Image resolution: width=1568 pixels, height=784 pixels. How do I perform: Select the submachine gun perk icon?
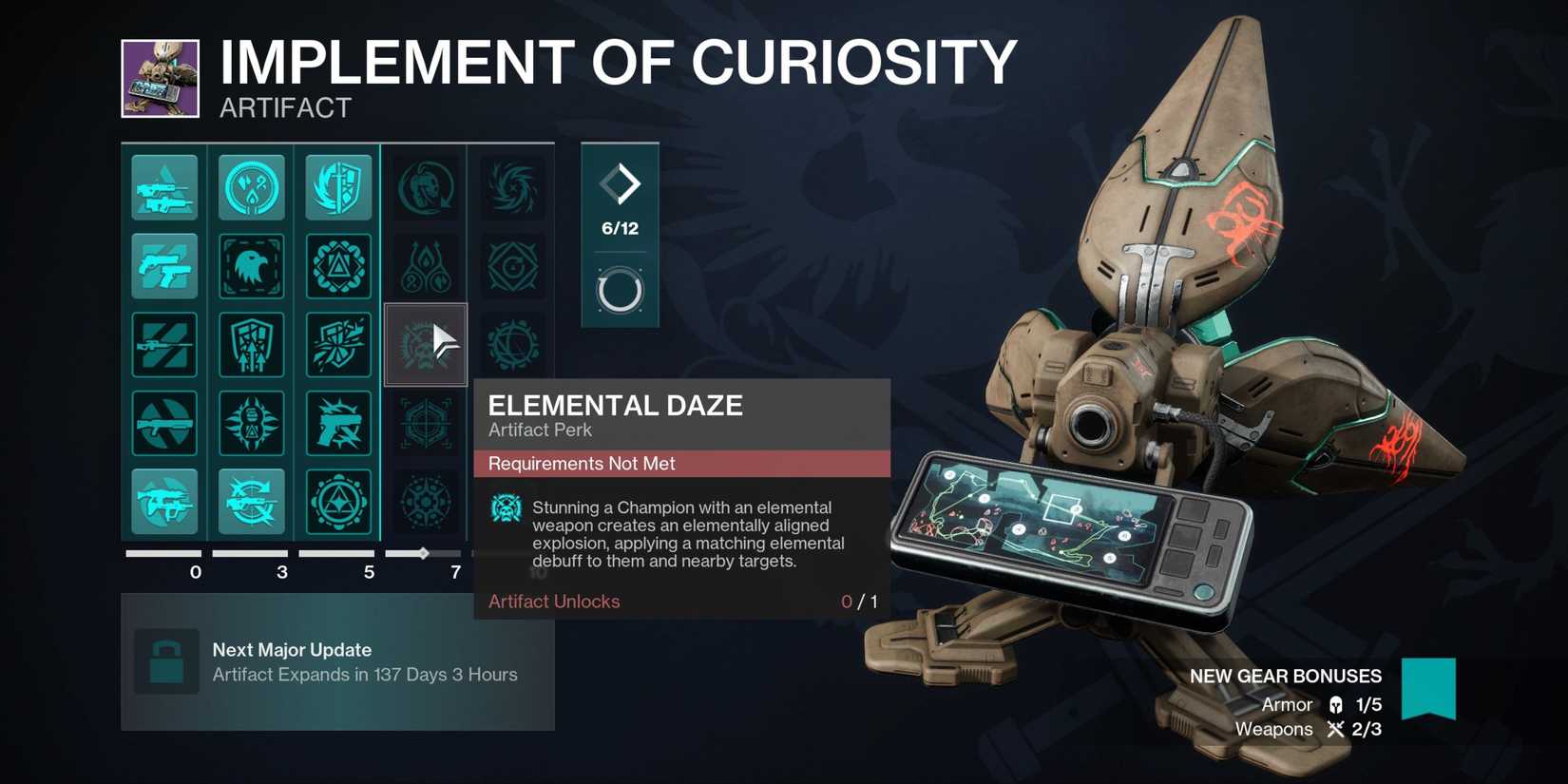point(164,503)
